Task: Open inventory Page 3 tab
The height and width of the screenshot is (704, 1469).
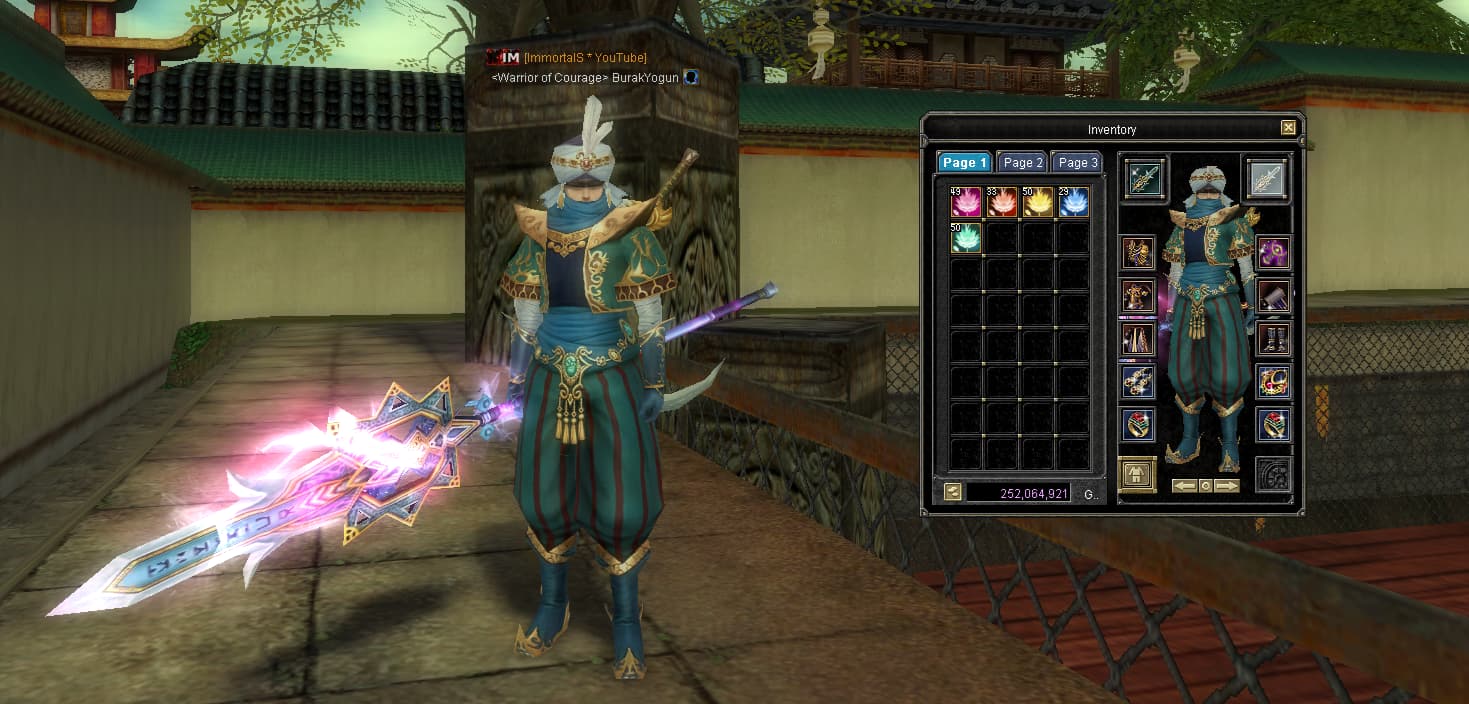Action: point(1077,163)
